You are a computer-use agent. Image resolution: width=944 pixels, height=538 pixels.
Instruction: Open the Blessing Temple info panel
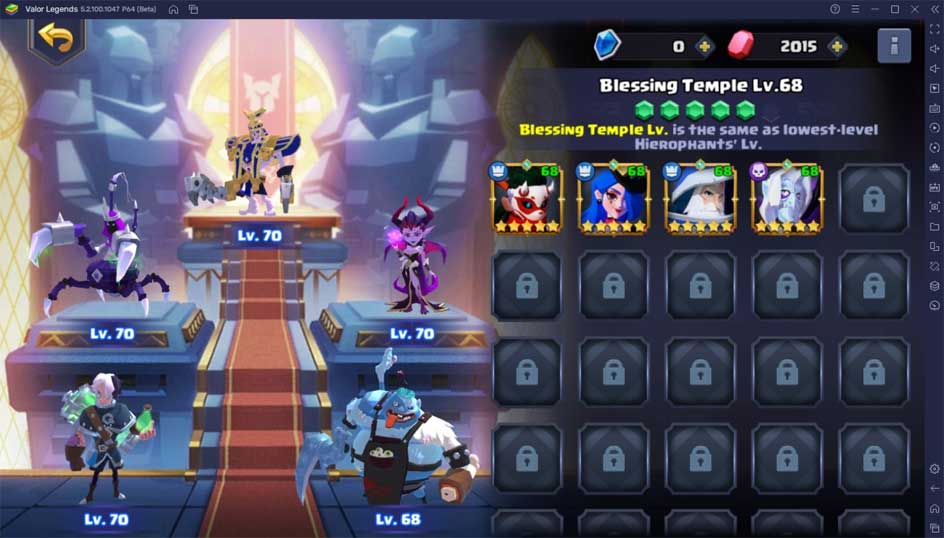click(x=893, y=46)
